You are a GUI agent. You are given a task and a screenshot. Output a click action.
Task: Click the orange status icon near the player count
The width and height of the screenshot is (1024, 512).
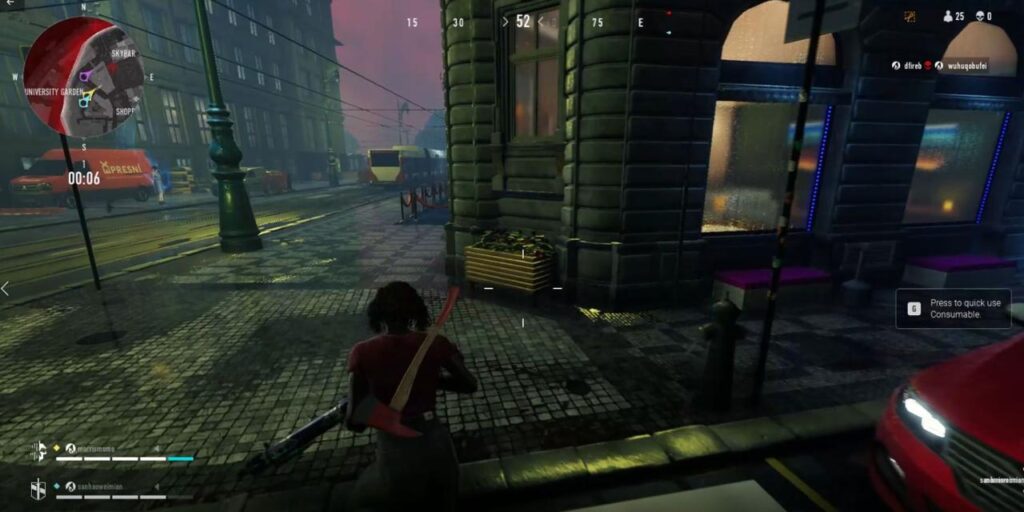[x=910, y=16]
